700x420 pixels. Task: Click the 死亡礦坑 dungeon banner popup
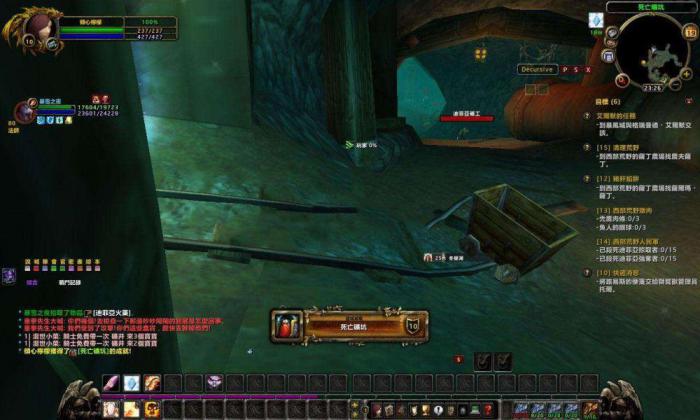point(349,324)
